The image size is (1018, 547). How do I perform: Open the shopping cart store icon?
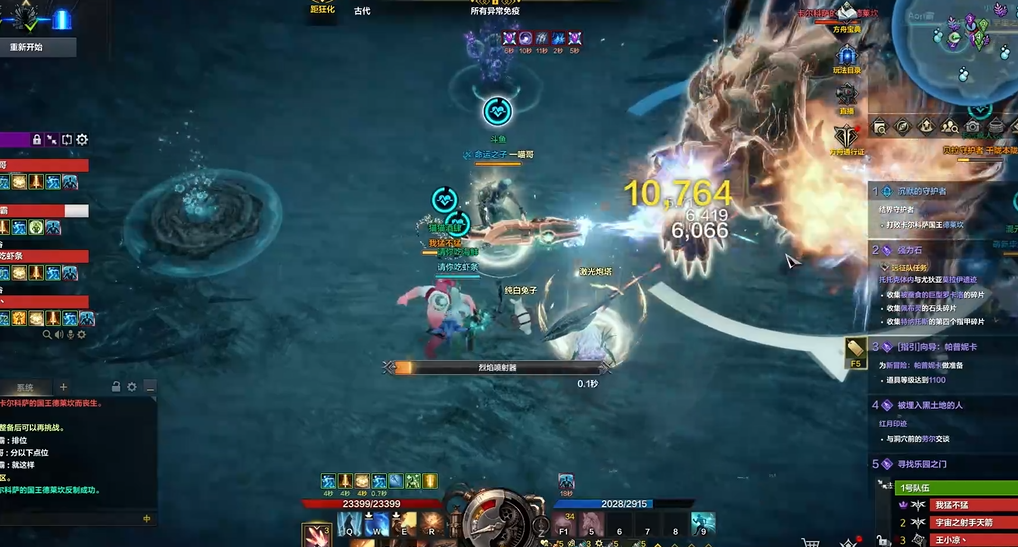point(810,541)
